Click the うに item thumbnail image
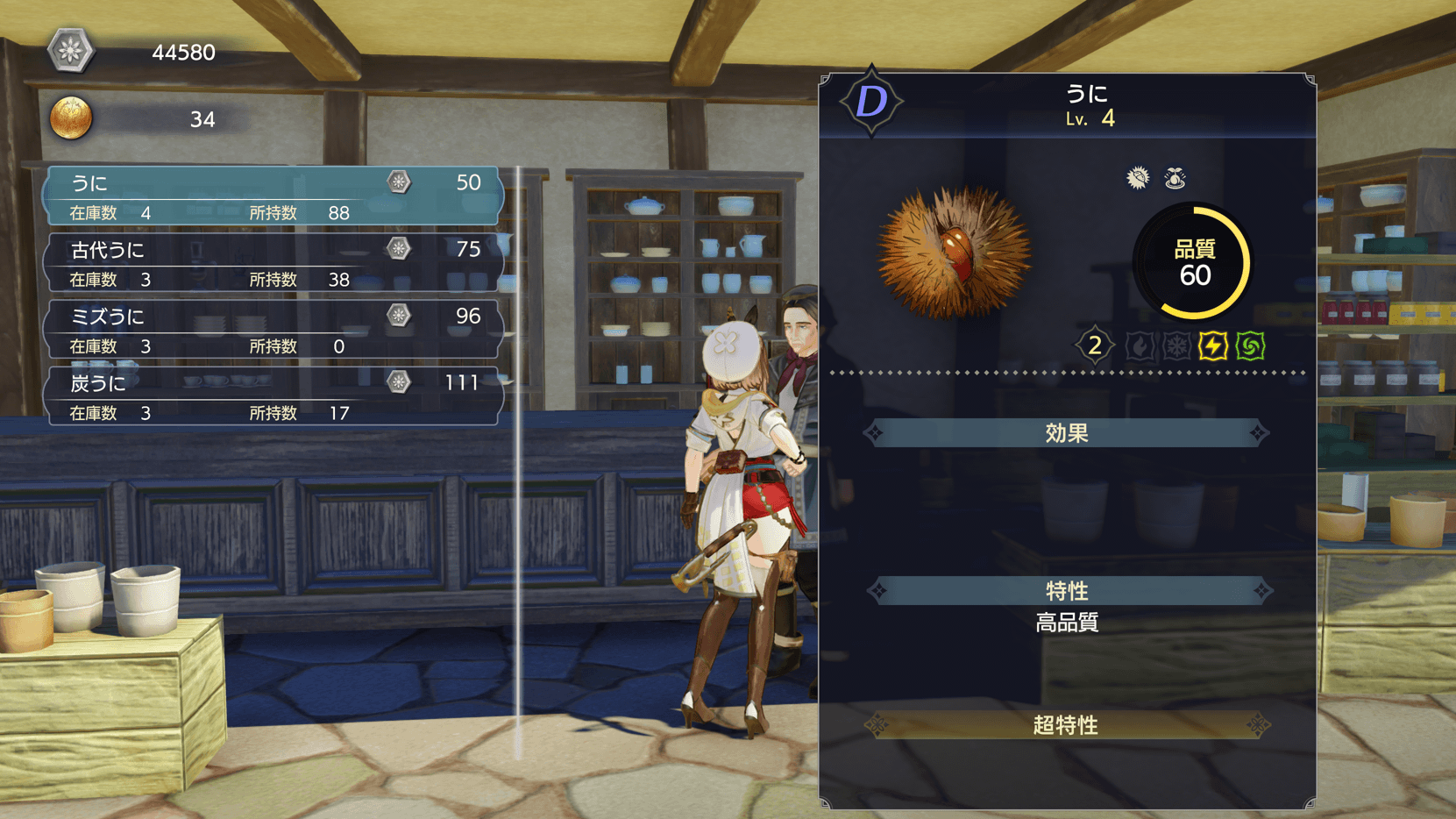The image size is (1456, 819). pos(955,253)
